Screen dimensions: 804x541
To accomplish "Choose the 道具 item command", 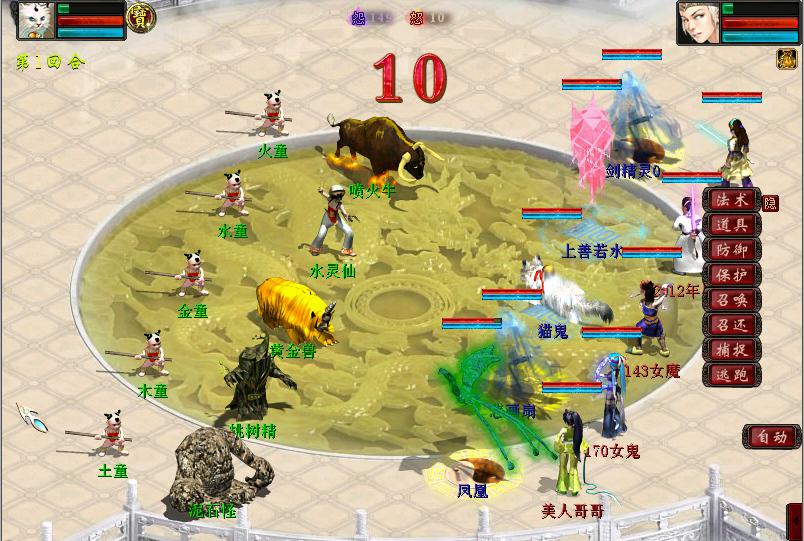I will (731, 225).
